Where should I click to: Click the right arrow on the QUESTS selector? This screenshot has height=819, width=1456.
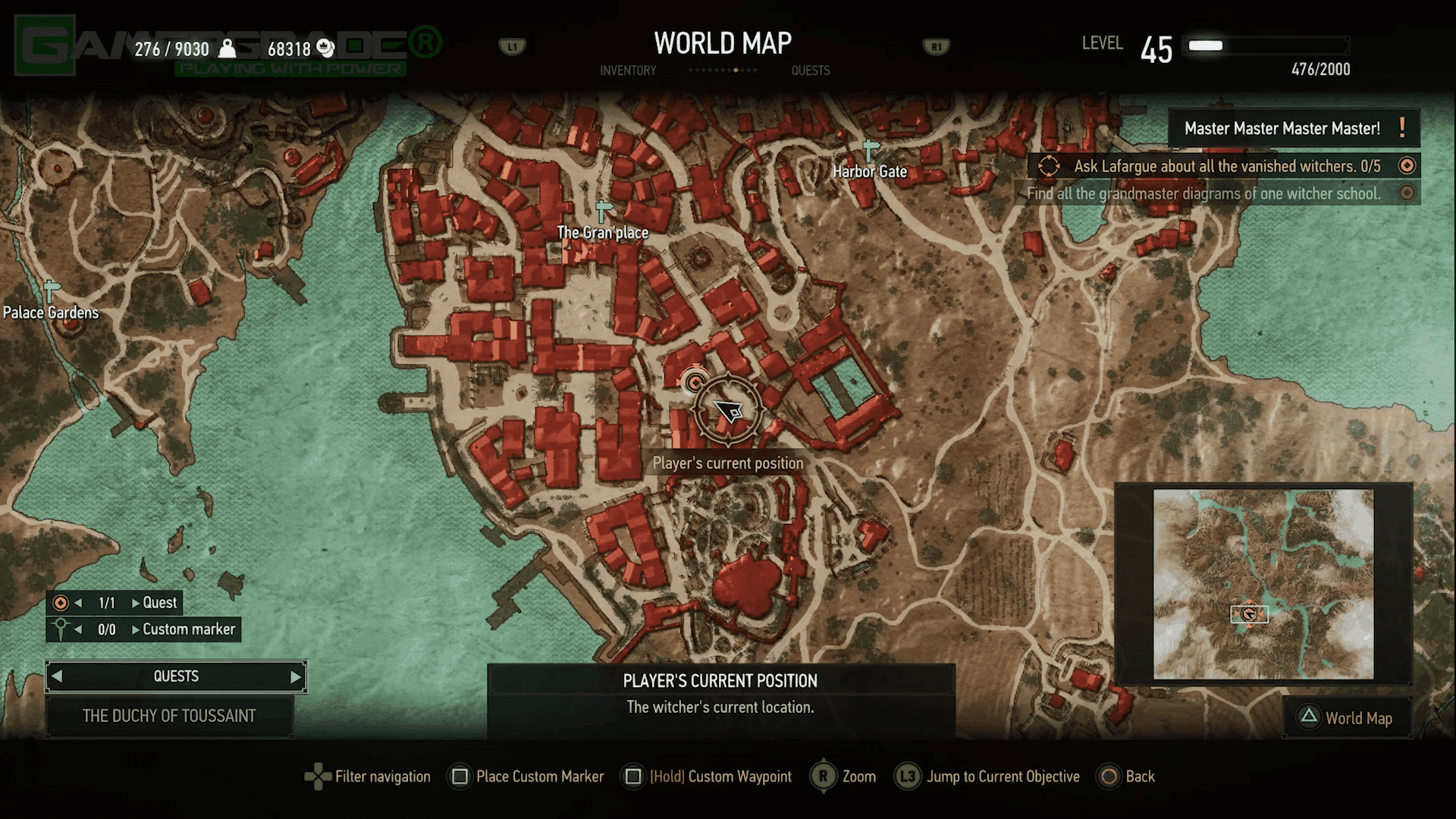(x=295, y=676)
